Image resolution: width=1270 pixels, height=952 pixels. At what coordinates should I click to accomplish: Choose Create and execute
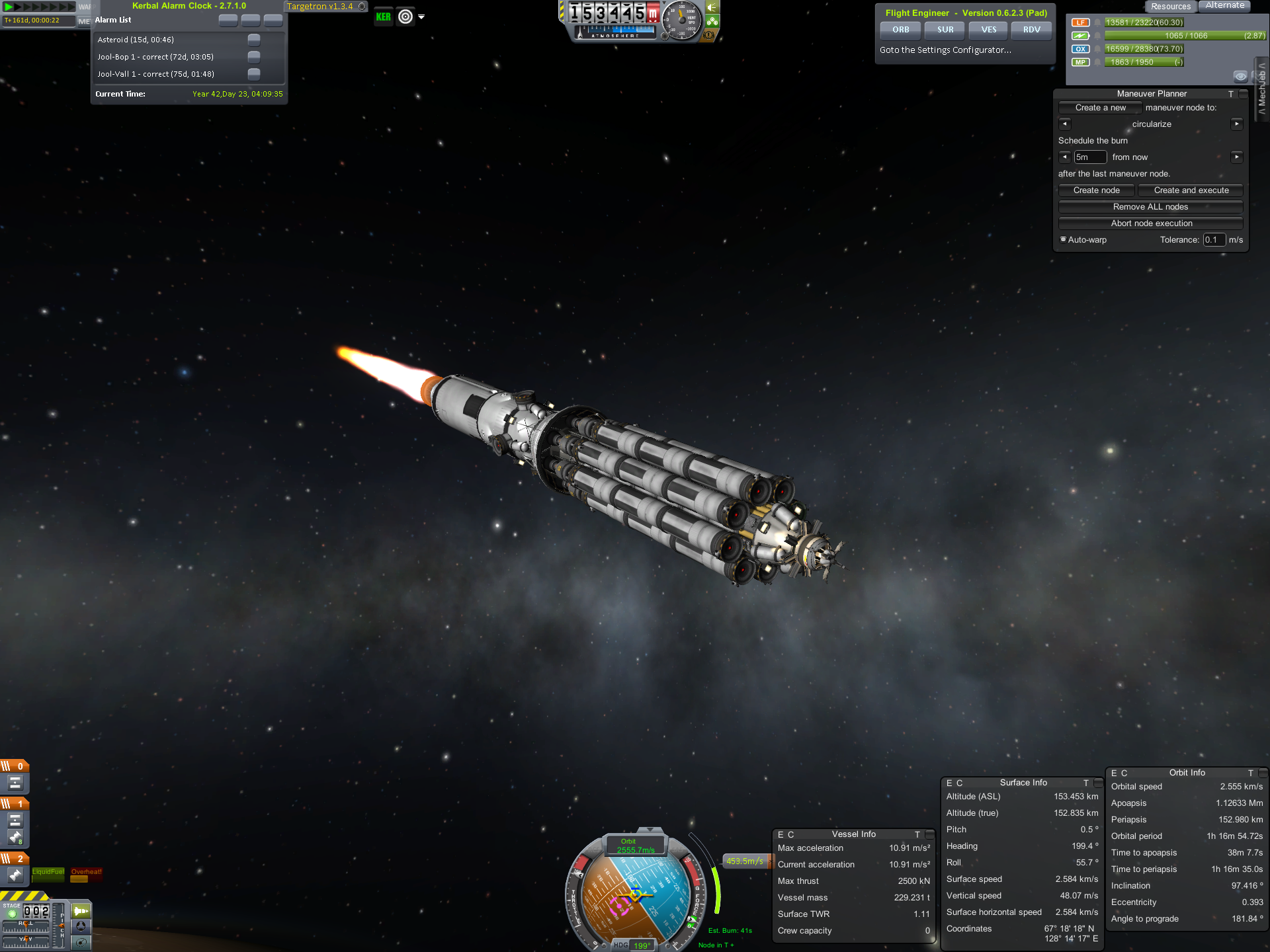[x=1191, y=190]
